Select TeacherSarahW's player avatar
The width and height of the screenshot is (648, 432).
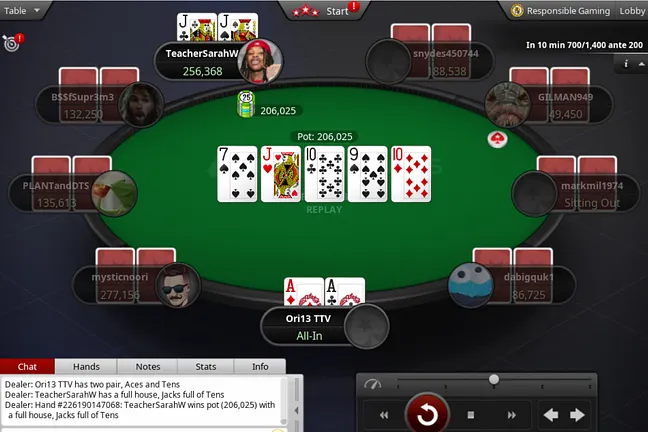[x=259, y=62]
